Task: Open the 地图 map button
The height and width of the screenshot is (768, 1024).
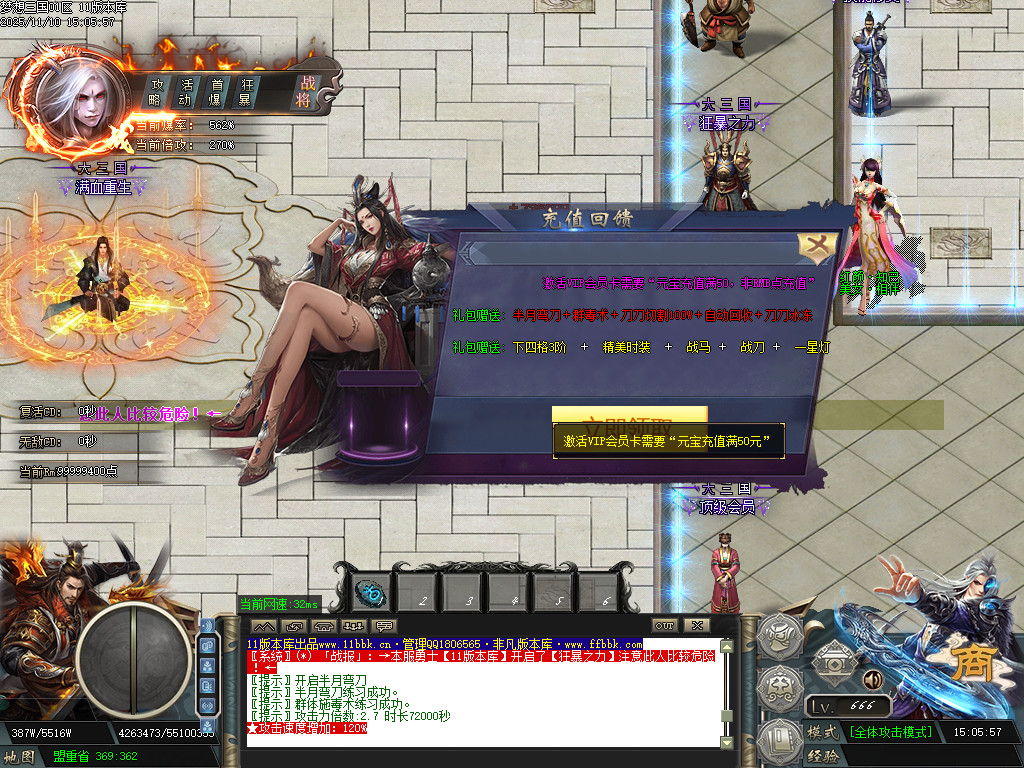Action: click(x=20, y=757)
